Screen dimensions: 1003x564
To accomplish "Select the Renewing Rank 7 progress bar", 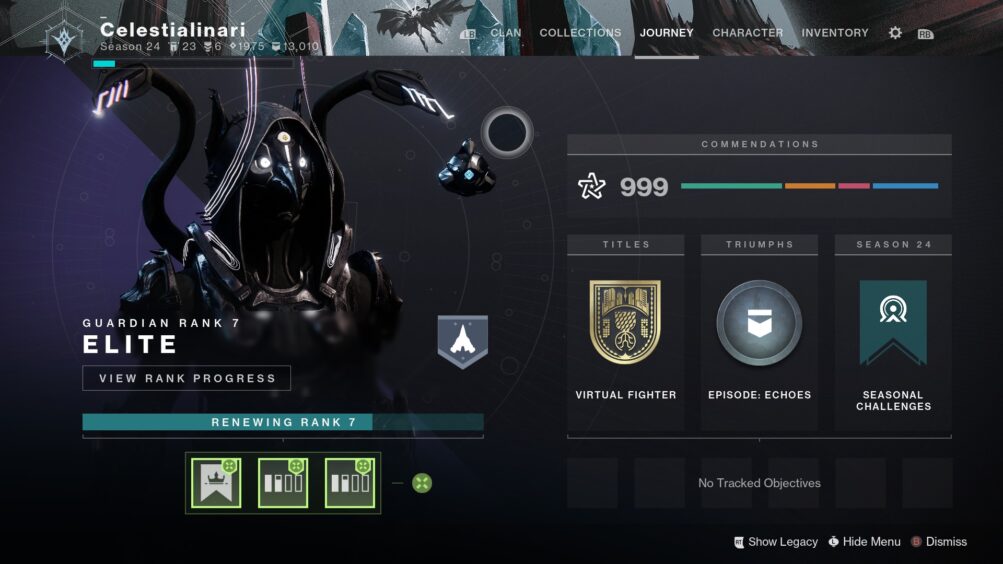I will pos(283,422).
